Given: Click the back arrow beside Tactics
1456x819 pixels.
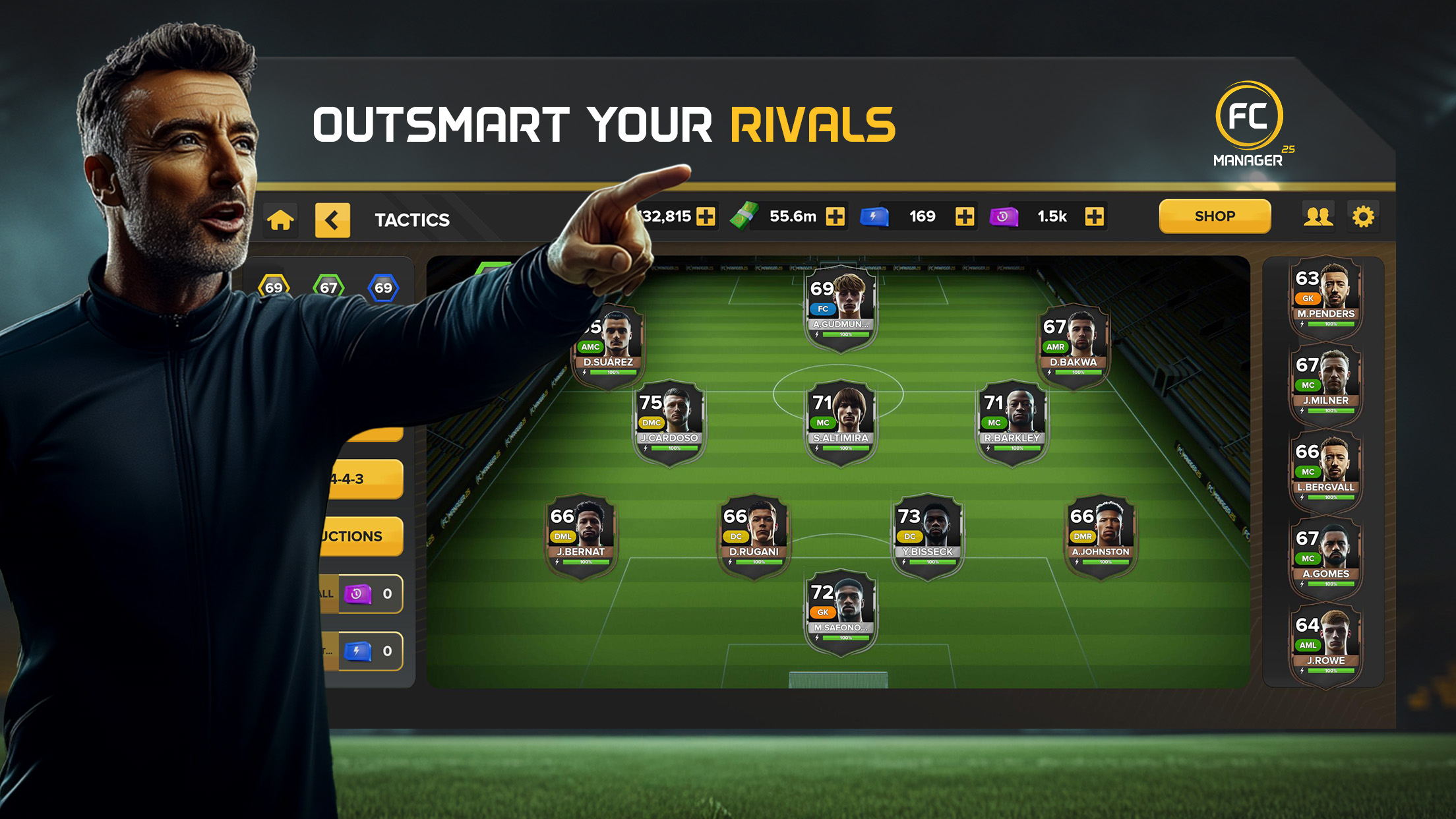Looking at the screenshot, I should coord(334,220).
